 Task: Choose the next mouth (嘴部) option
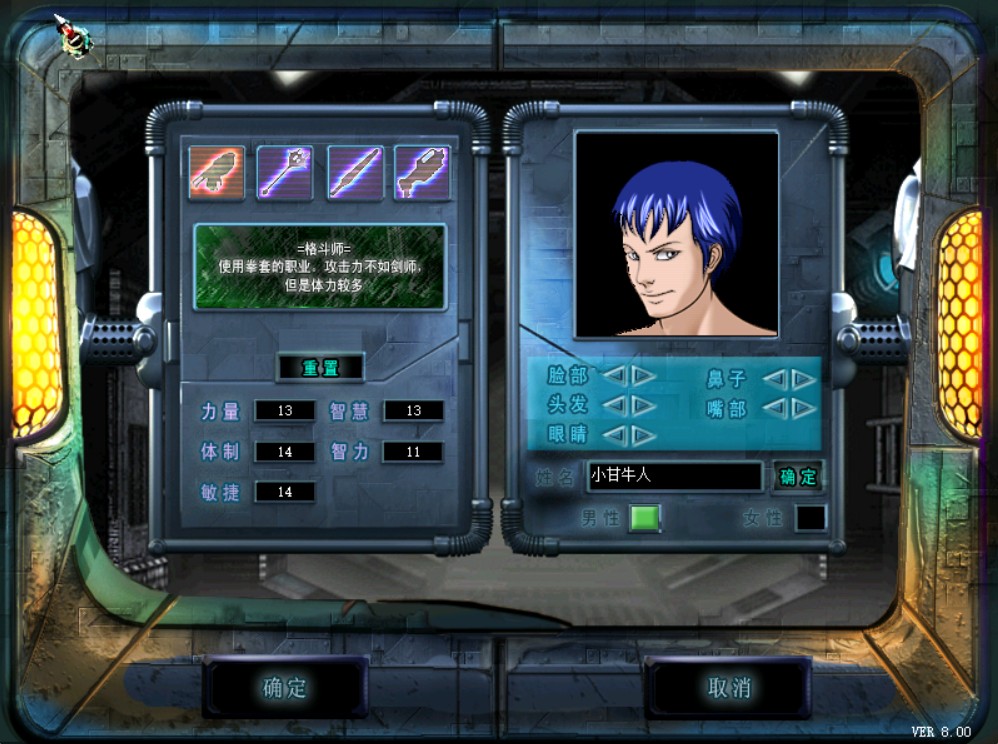(x=803, y=408)
